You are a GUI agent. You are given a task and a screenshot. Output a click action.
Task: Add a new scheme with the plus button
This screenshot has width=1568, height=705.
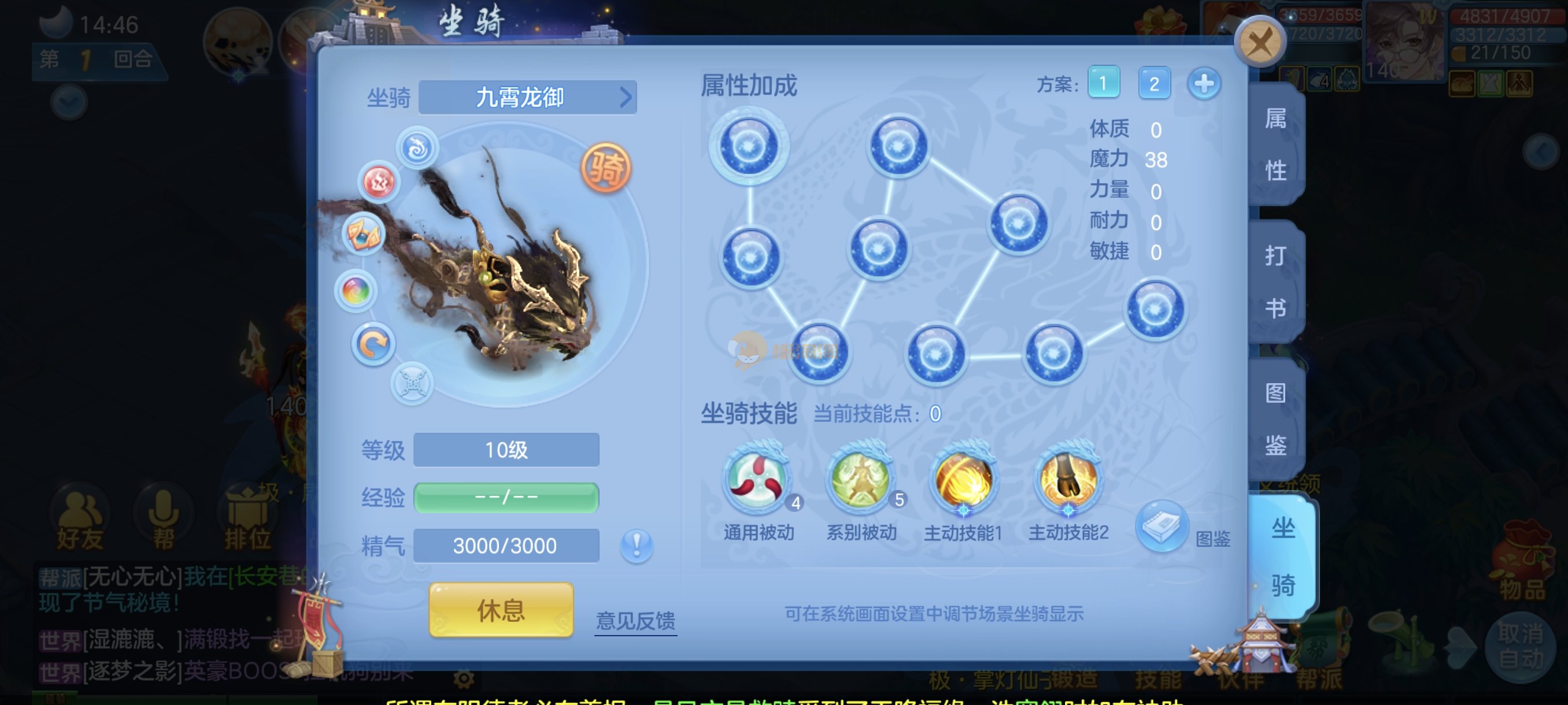click(x=1203, y=83)
